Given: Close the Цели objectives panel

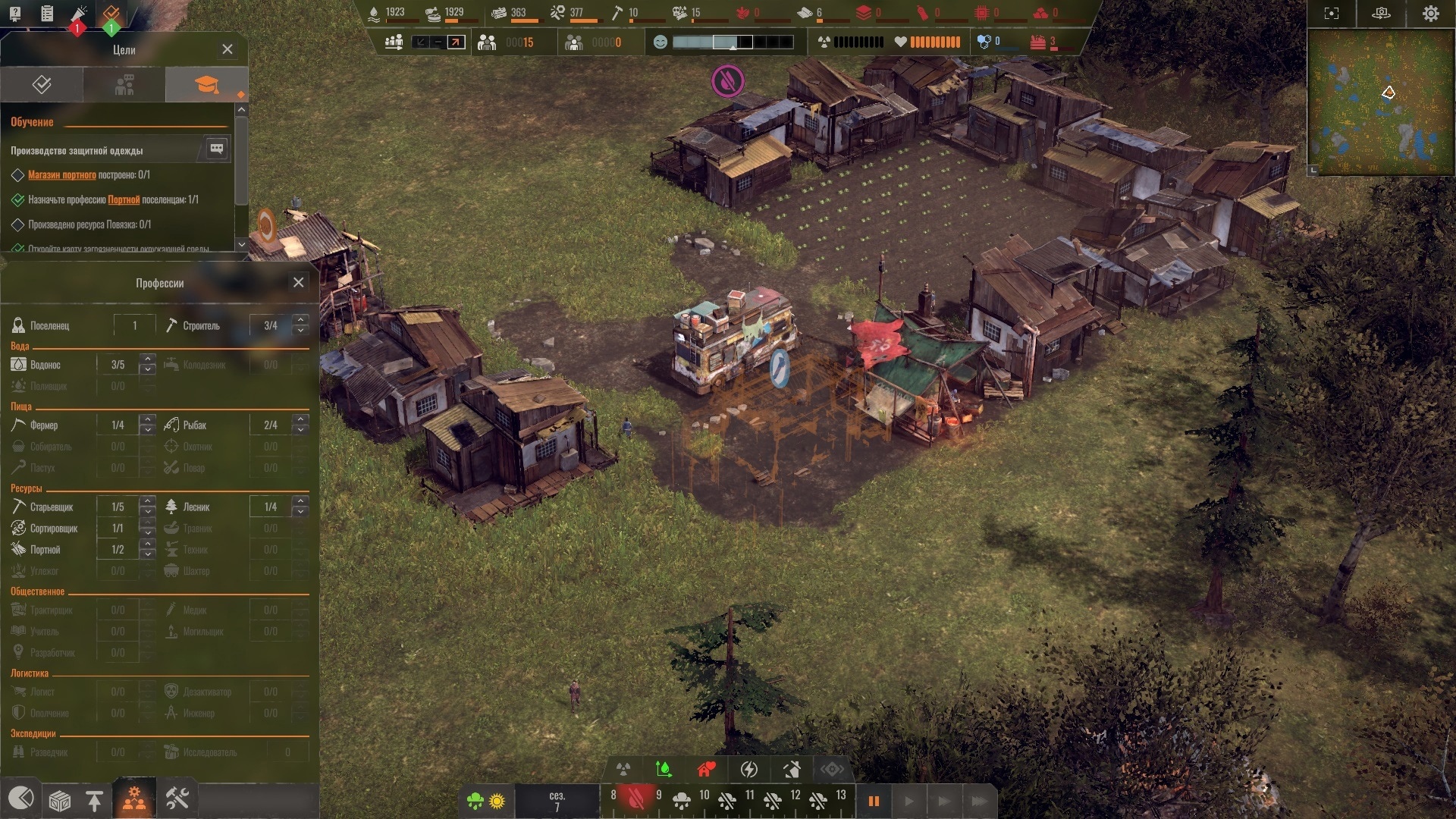Looking at the screenshot, I should tap(227, 49).
